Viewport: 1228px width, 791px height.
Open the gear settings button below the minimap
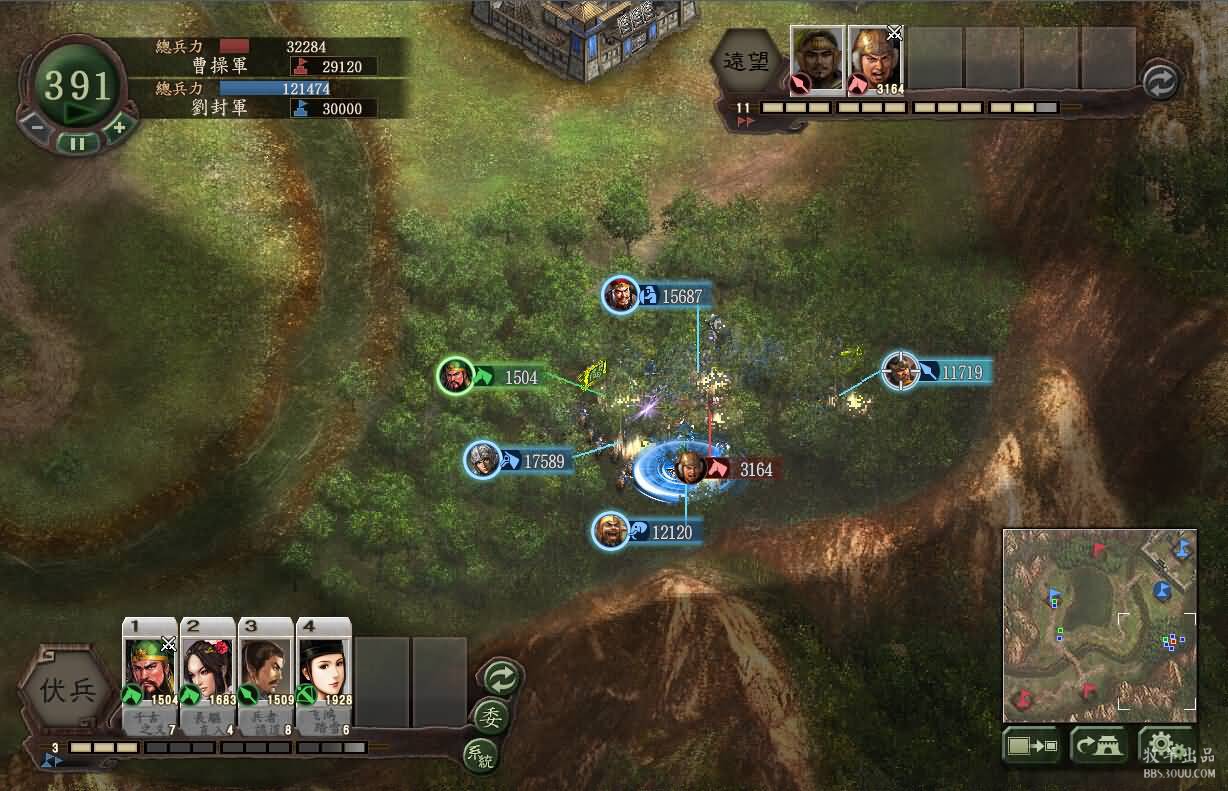(1160, 745)
